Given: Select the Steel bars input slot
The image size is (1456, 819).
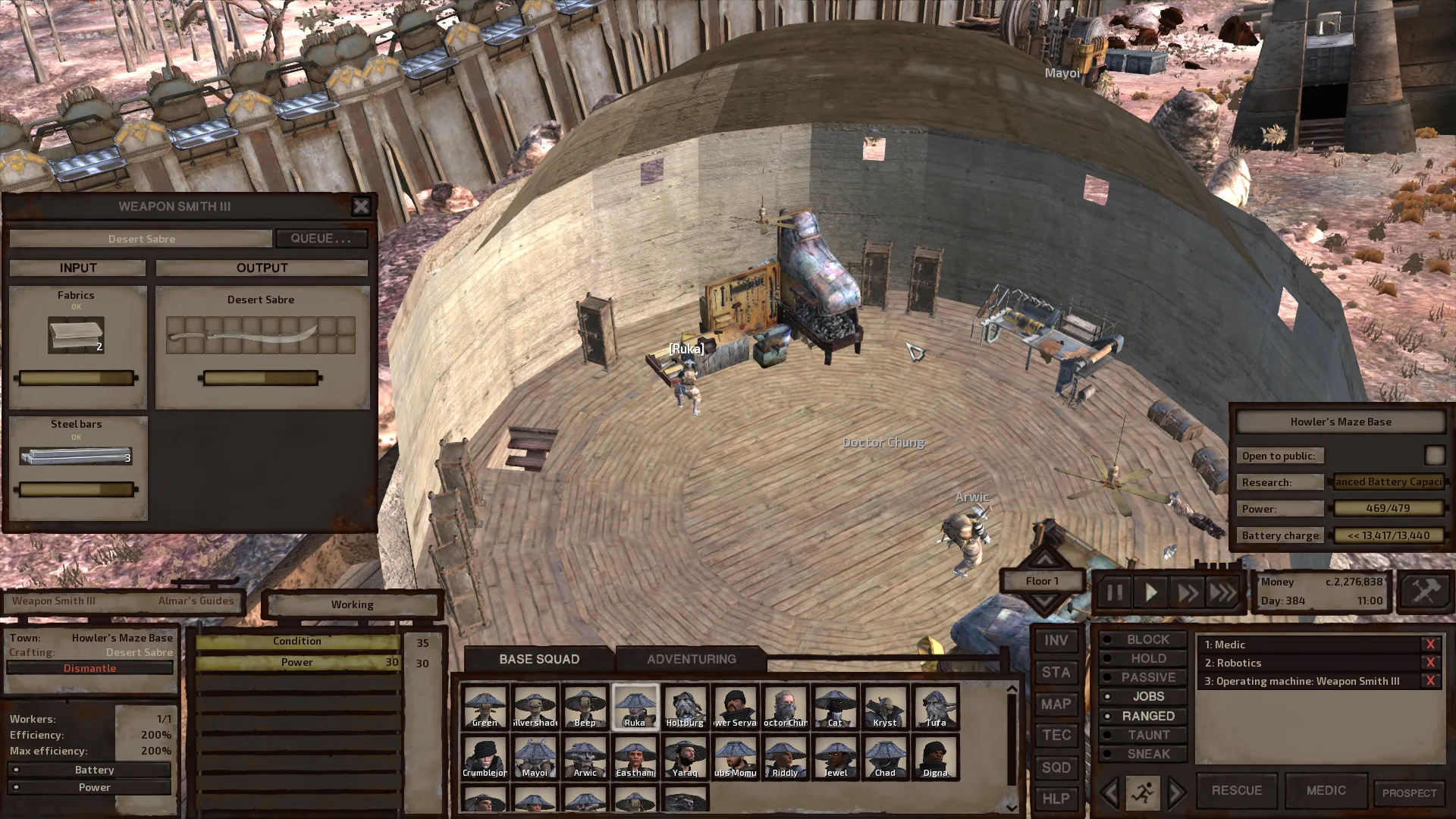Looking at the screenshot, I should (x=76, y=456).
